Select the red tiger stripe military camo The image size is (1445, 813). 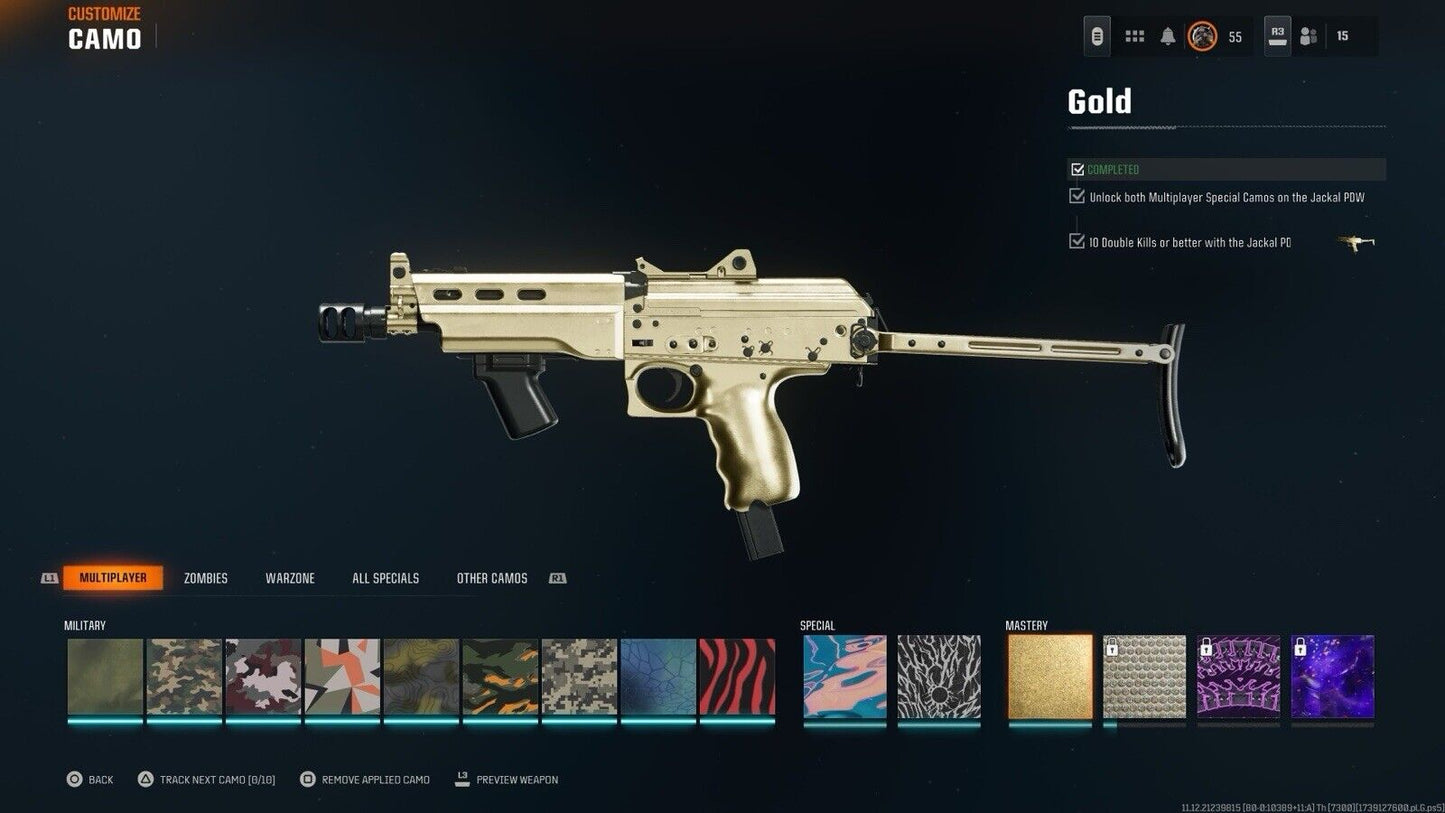[x=737, y=678]
